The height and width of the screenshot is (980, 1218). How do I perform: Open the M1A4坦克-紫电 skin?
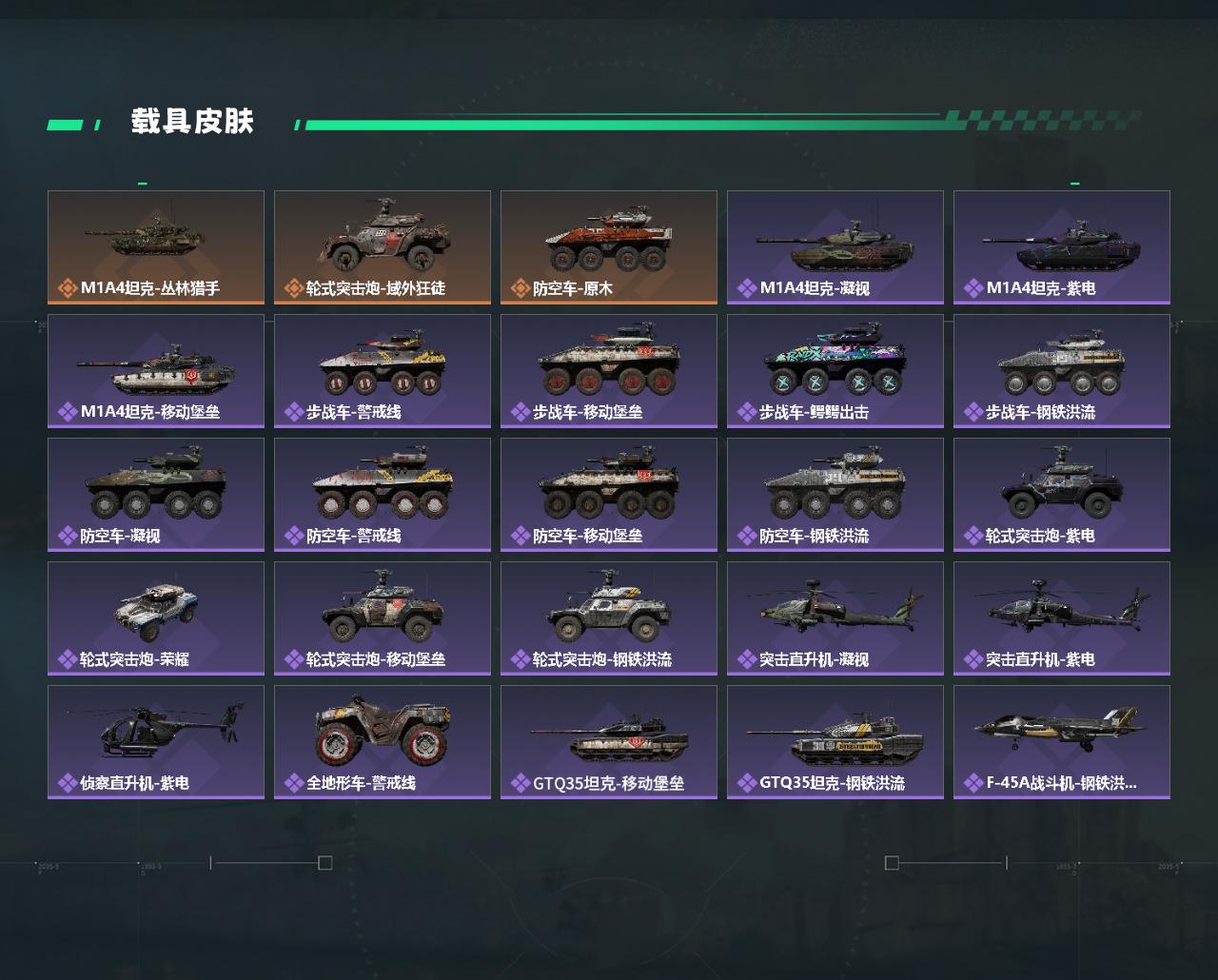click(x=1062, y=247)
